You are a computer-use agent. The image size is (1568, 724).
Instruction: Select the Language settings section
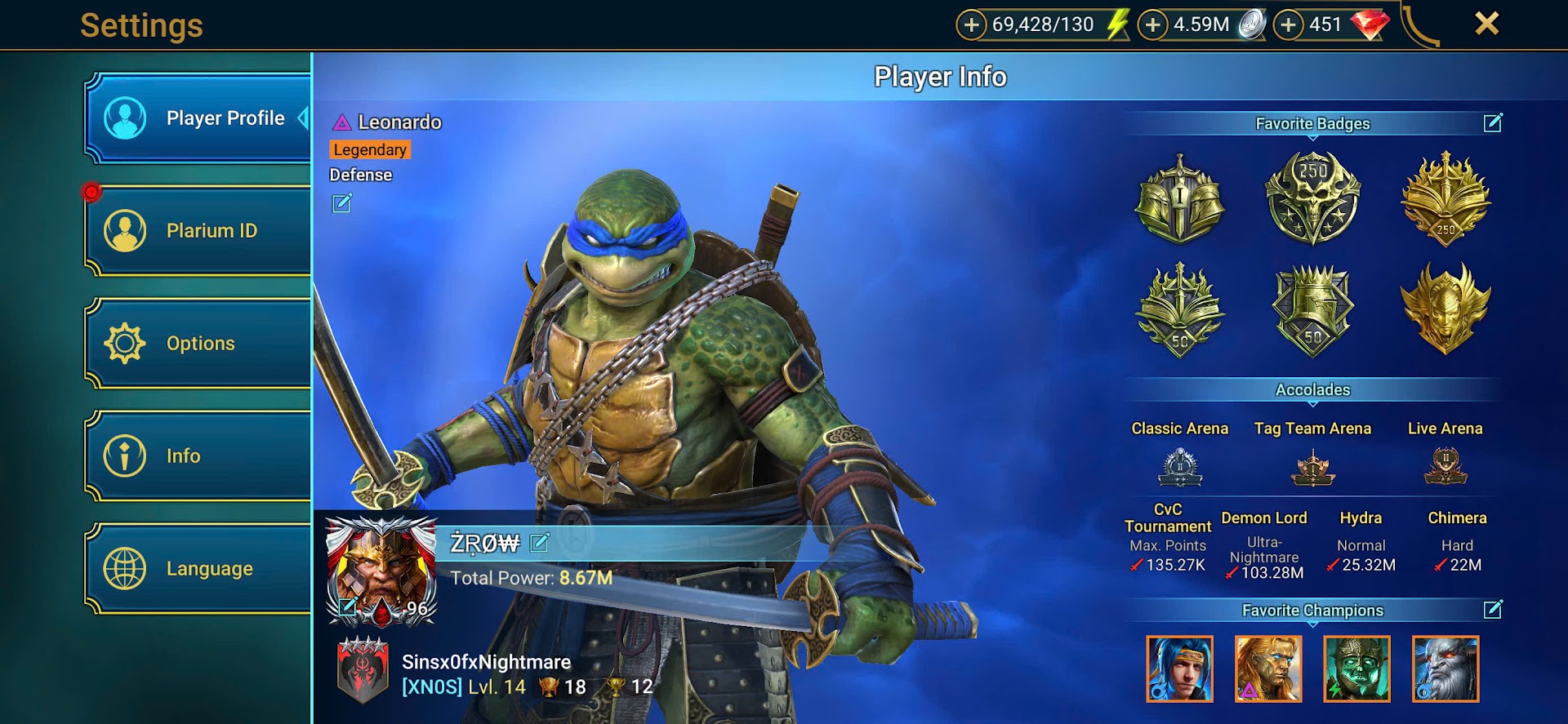tap(198, 568)
